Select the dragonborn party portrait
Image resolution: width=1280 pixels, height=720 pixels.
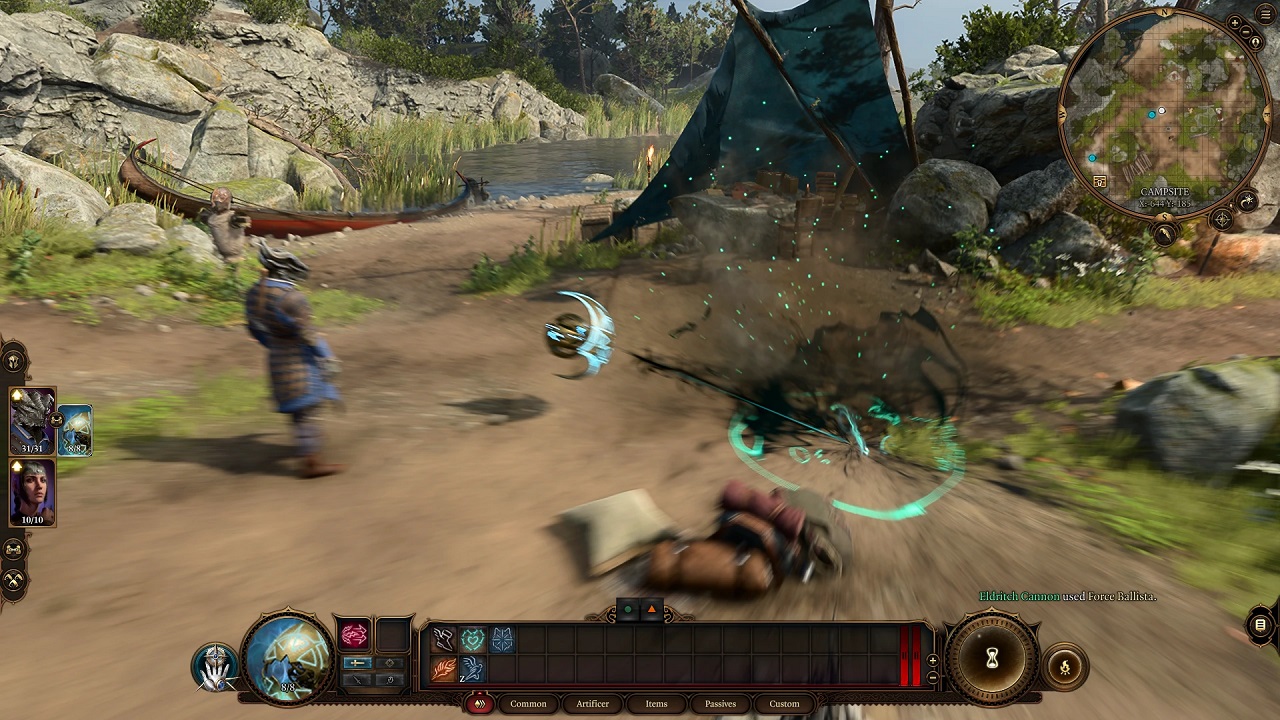point(32,420)
